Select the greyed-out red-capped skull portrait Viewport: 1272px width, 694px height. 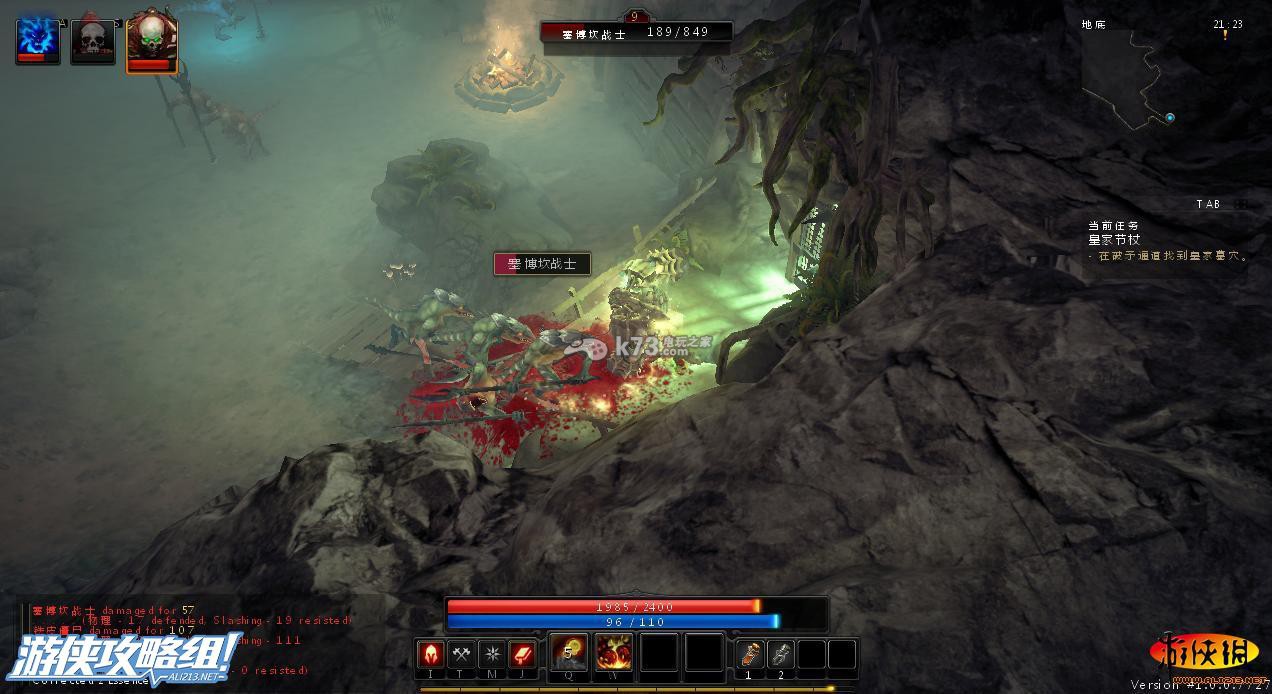pos(92,40)
